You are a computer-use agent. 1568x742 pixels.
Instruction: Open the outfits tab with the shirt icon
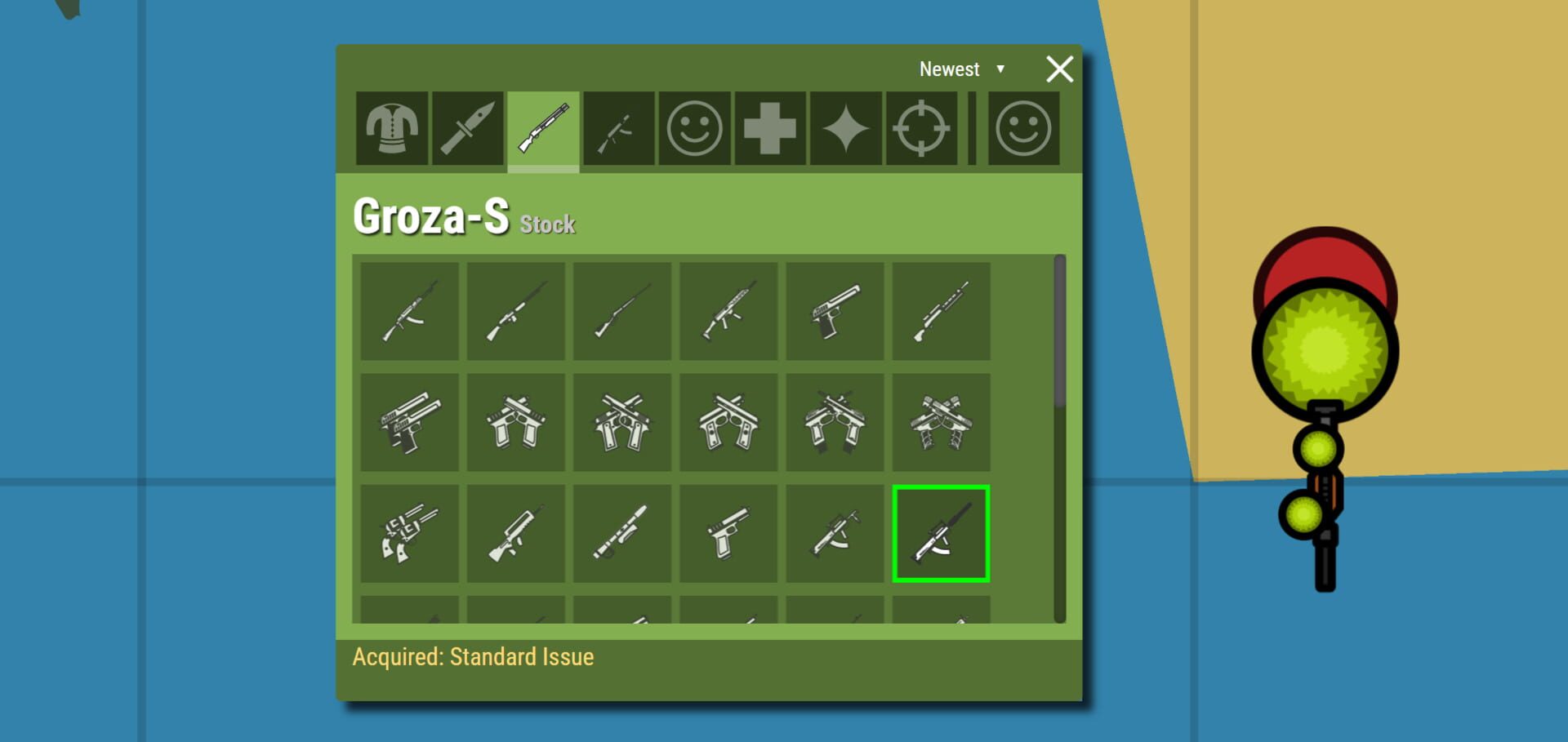[392, 128]
